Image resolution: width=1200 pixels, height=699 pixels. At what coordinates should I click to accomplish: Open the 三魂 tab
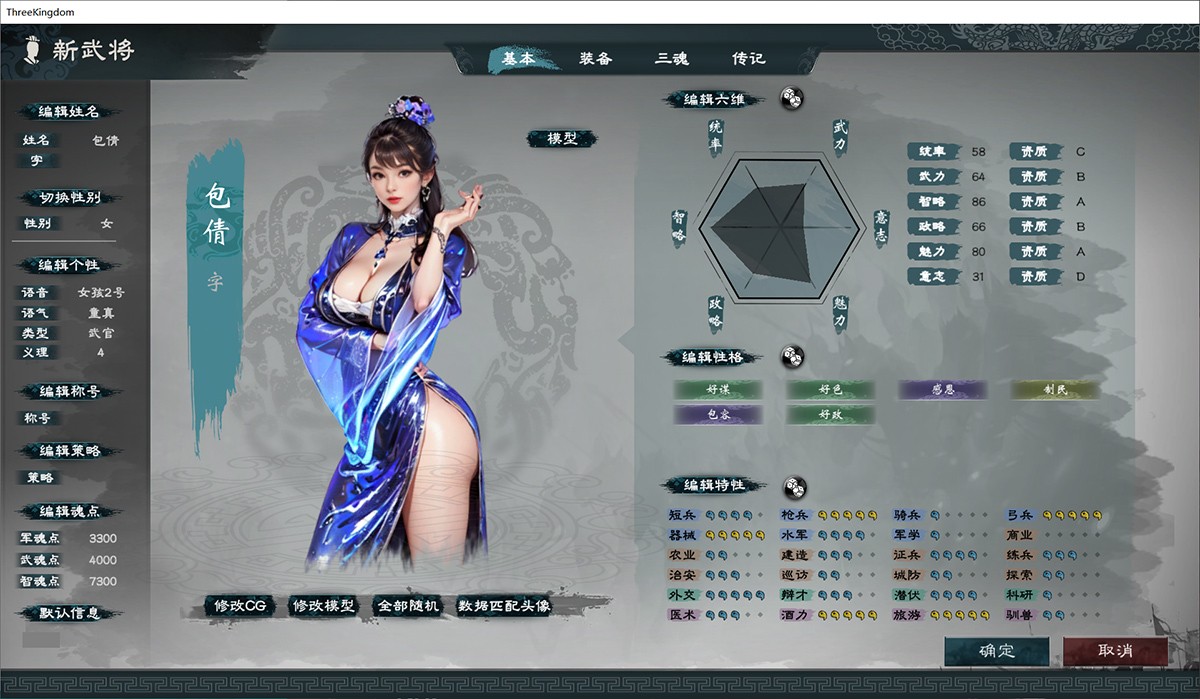[671, 58]
